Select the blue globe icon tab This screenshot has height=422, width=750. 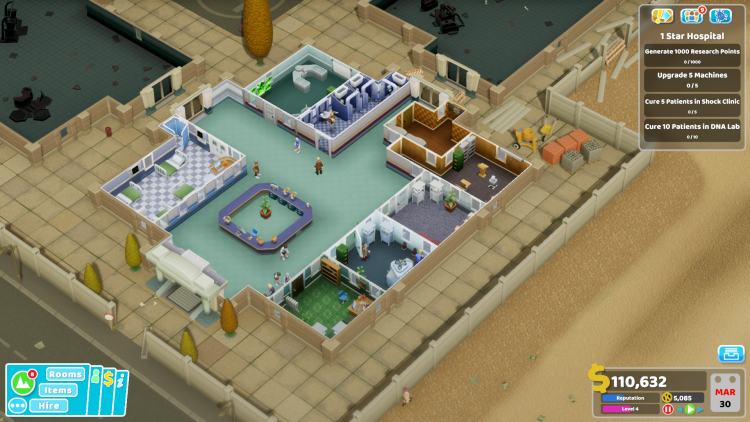720,15
